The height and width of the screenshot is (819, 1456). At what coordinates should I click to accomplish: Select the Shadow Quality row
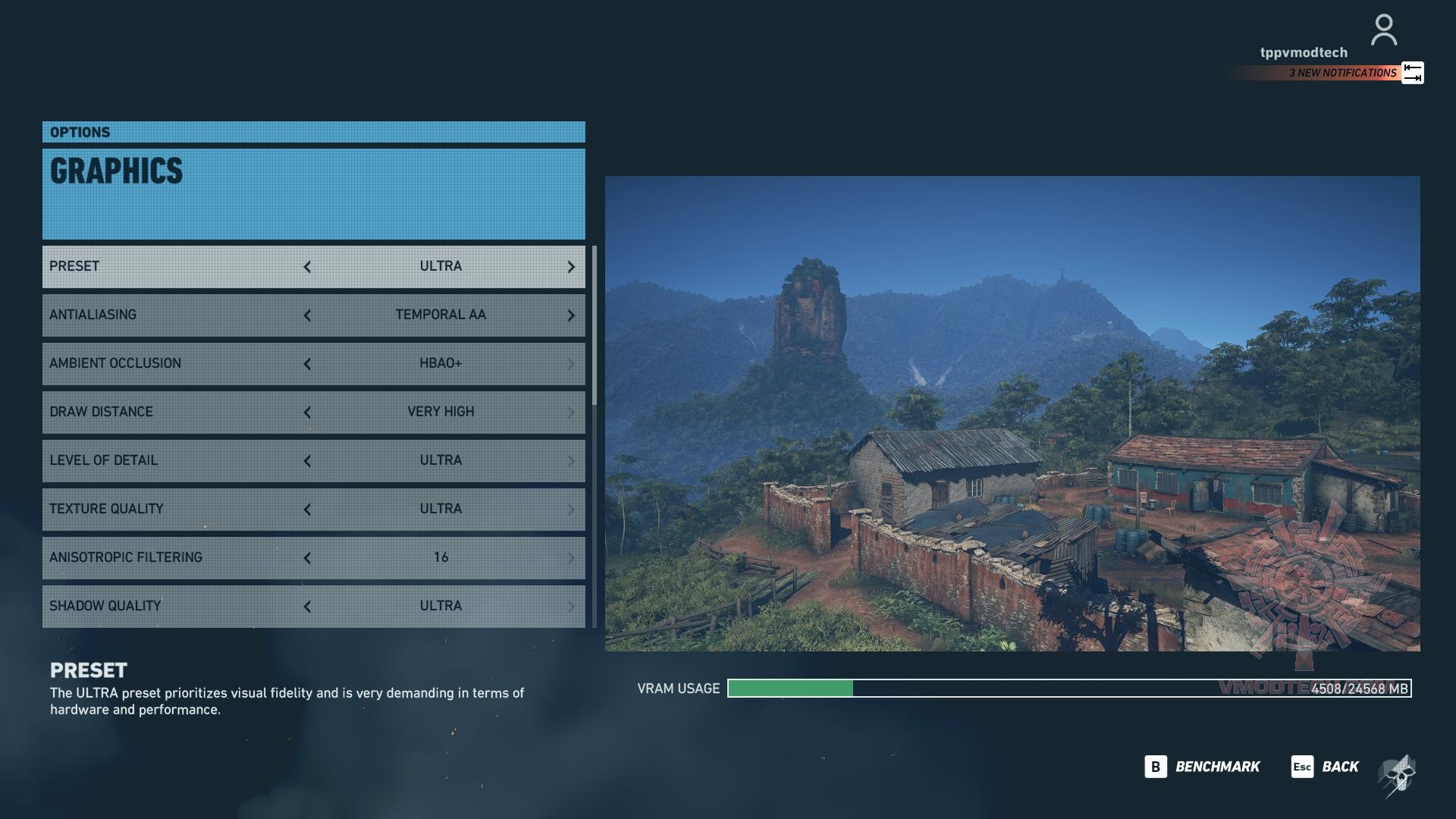[174, 606]
